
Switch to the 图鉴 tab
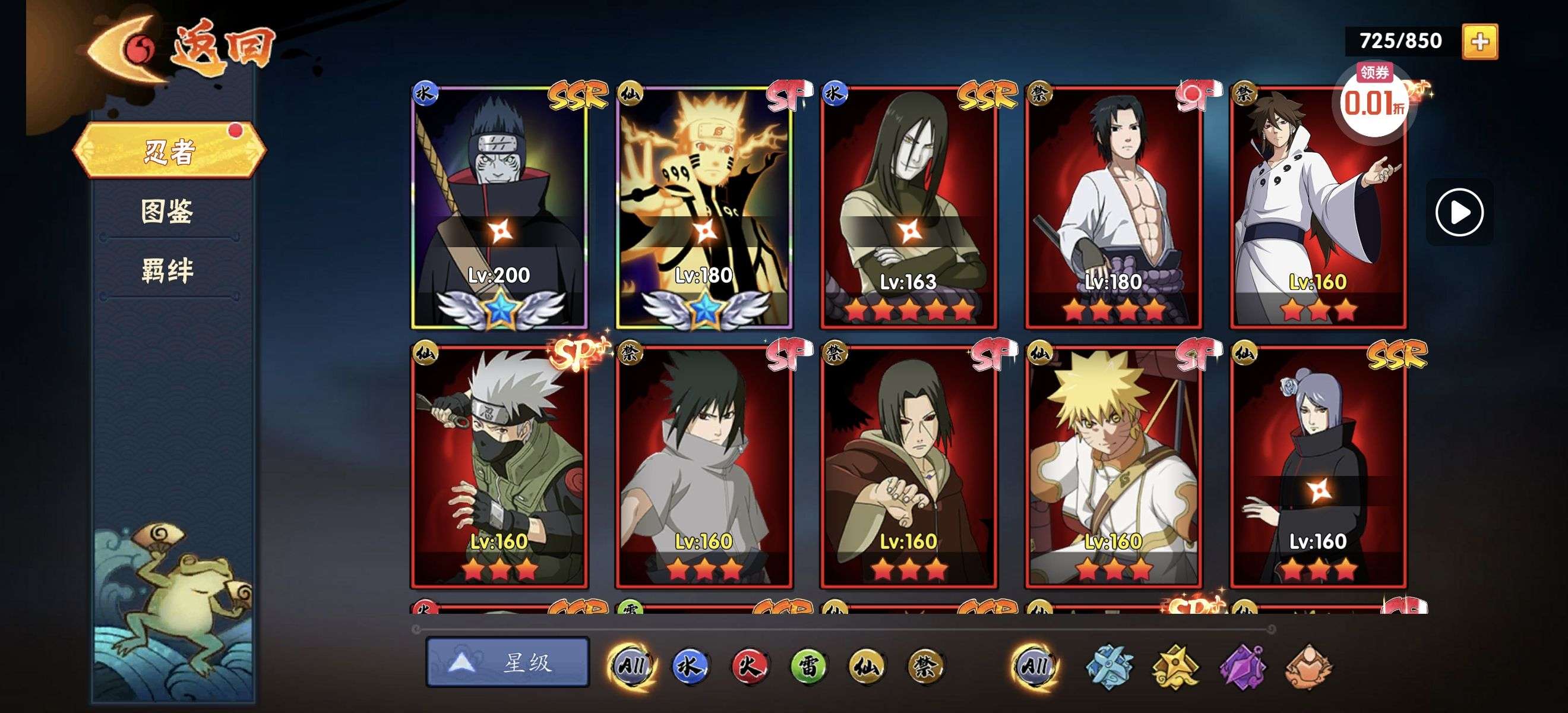pyautogui.click(x=167, y=212)
